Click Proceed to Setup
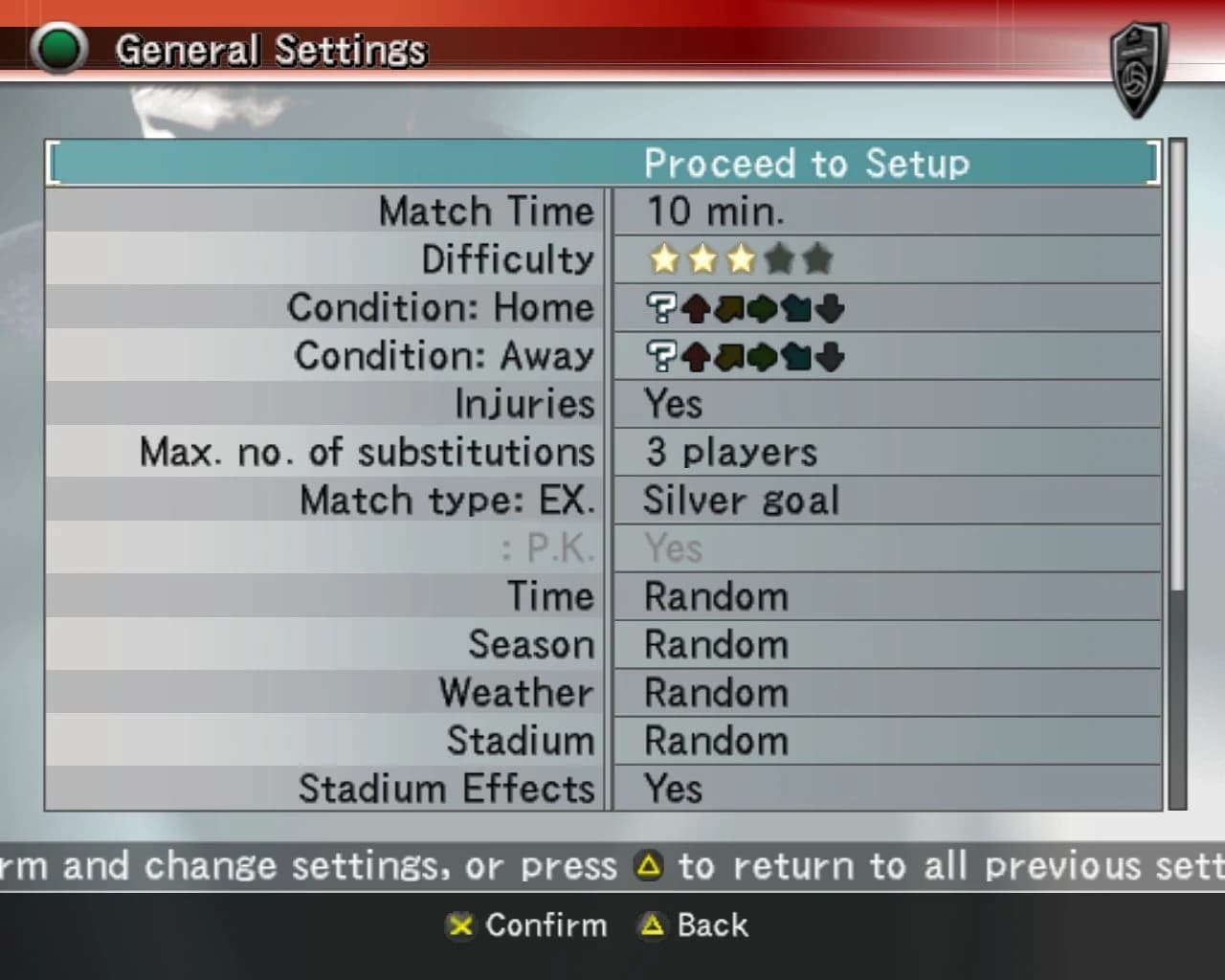Image resolution: width=1225 pixels, height=980 pixels. pyautogui.click(x=807, y=163)
